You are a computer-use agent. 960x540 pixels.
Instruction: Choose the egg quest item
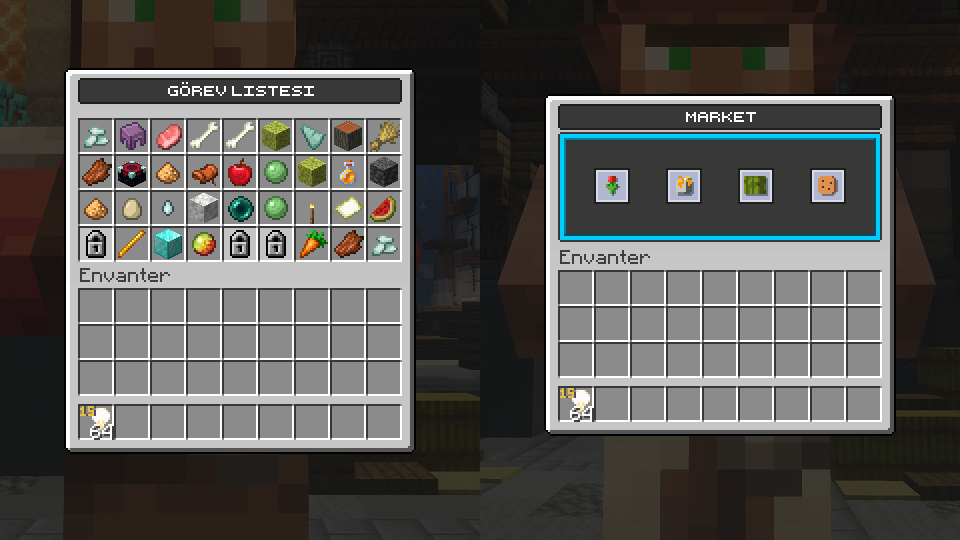click(x=132, y=208)
